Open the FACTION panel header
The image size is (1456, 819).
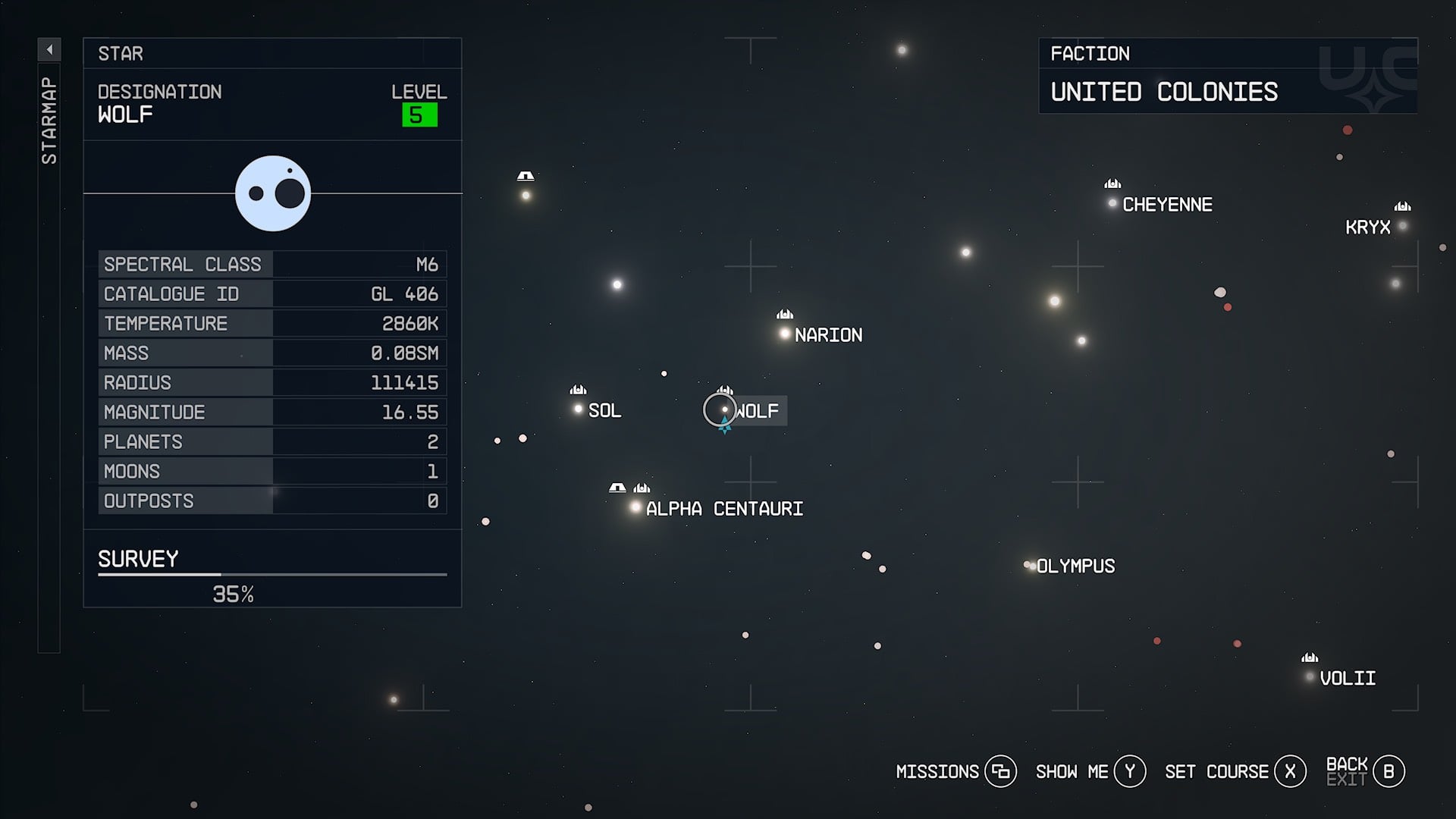1090,53
